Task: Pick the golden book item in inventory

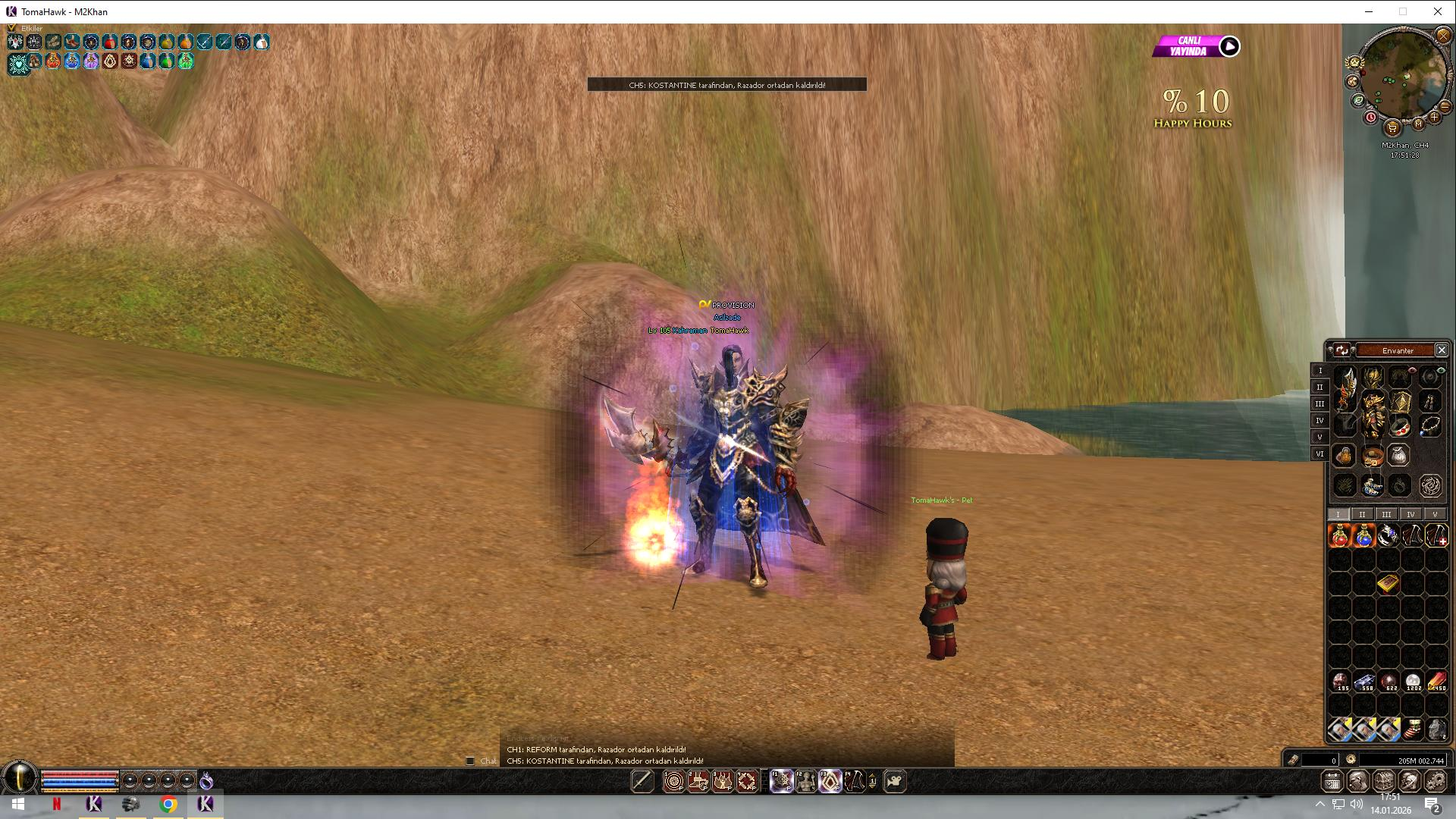Action: coord(1388,583)
